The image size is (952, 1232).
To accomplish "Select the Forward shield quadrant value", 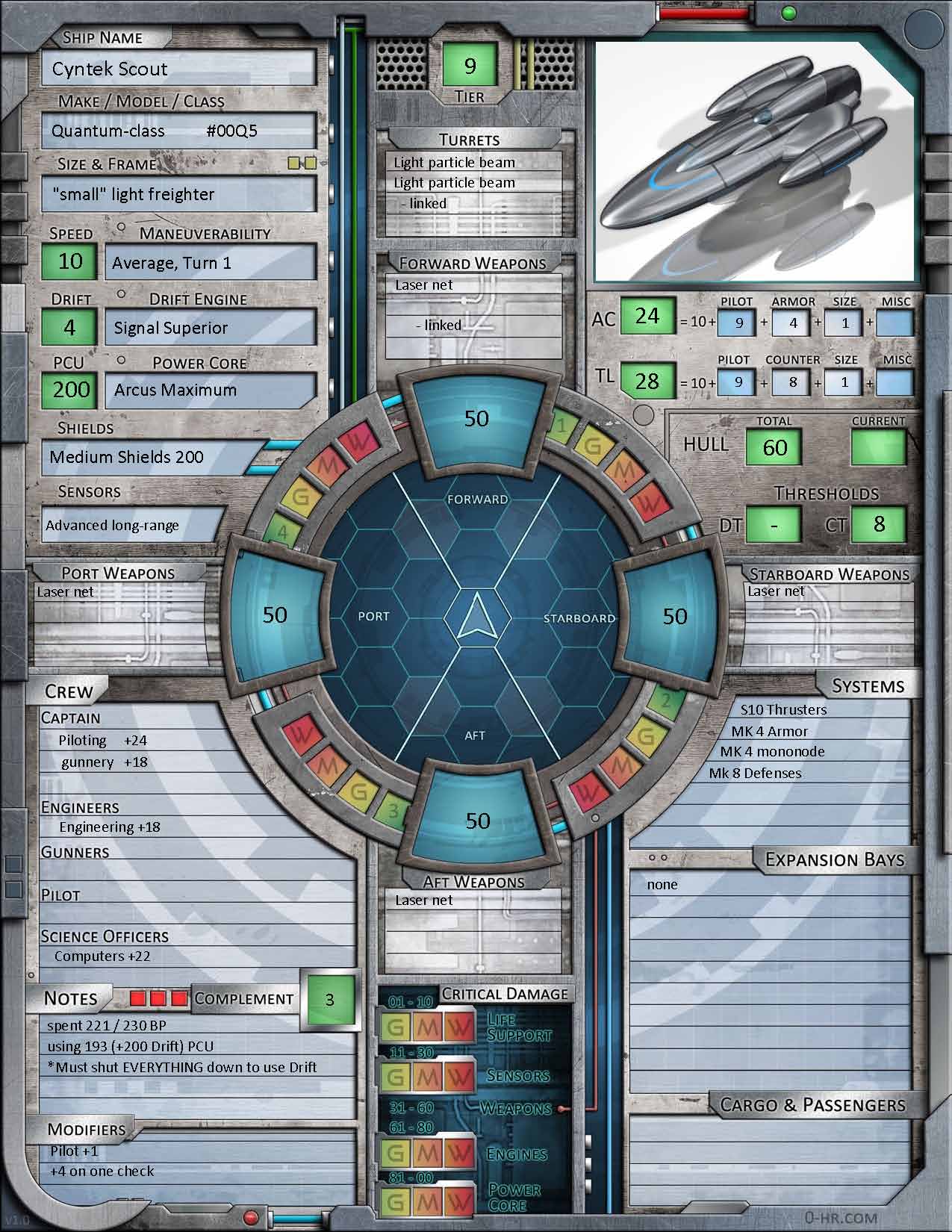I will pyautogui.click(x=477, y=418).
